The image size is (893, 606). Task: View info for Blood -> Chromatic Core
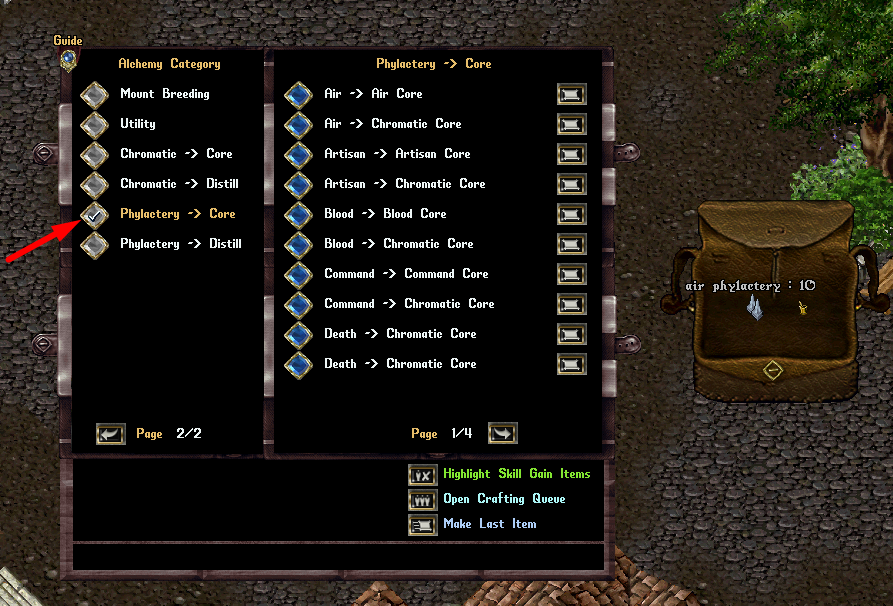[x=571, y=244]
